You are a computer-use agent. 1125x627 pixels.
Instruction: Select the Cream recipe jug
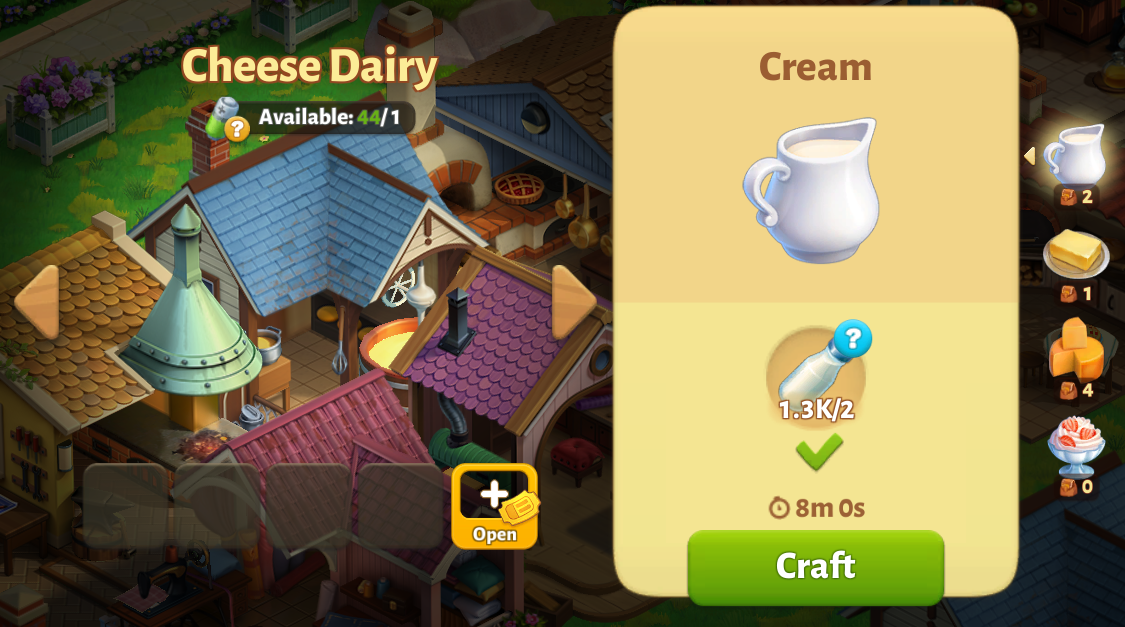1075,155
